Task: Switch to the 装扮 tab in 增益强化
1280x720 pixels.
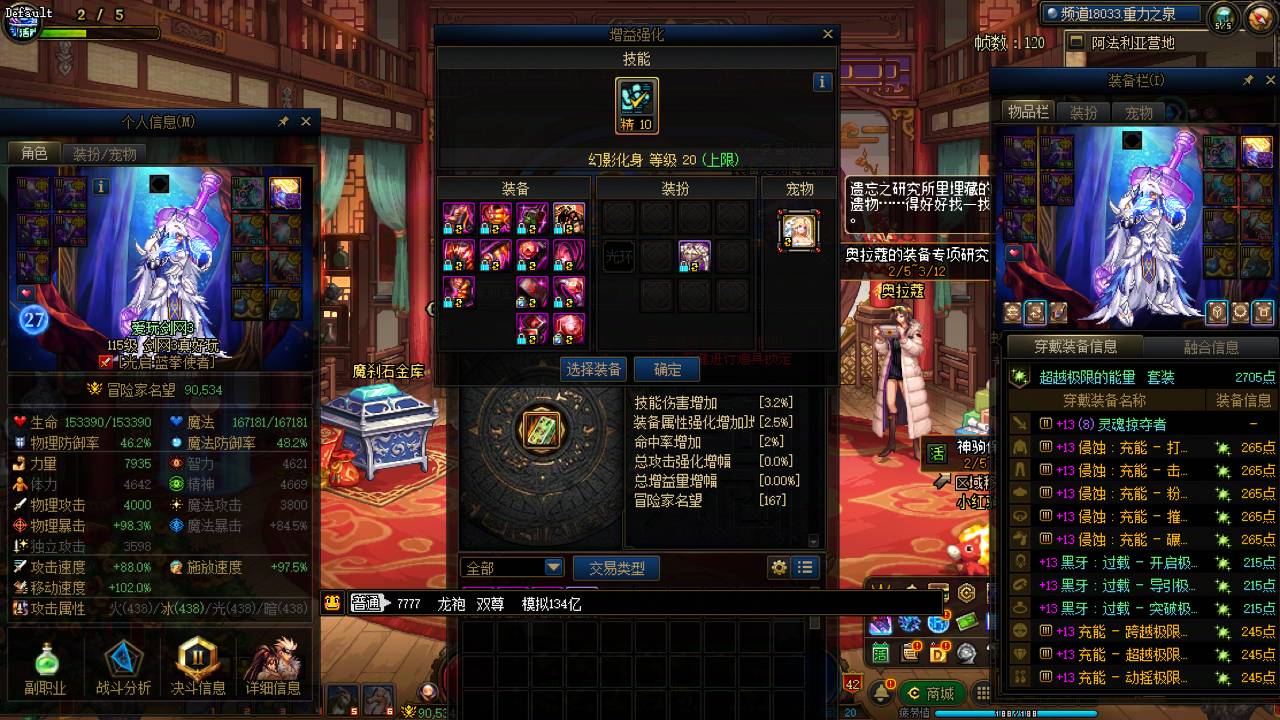Action: point(674,187)
